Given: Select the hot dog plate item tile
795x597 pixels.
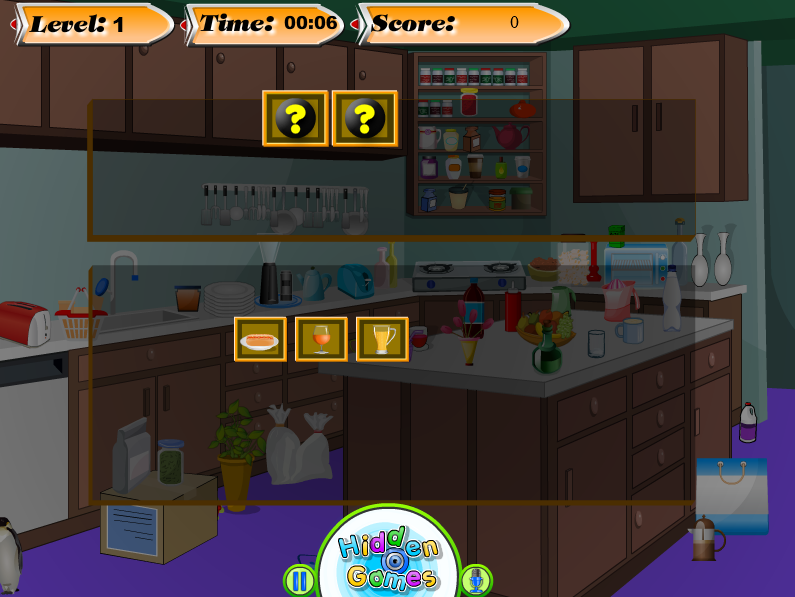Looking at the screenshot, I should (260, 339).
